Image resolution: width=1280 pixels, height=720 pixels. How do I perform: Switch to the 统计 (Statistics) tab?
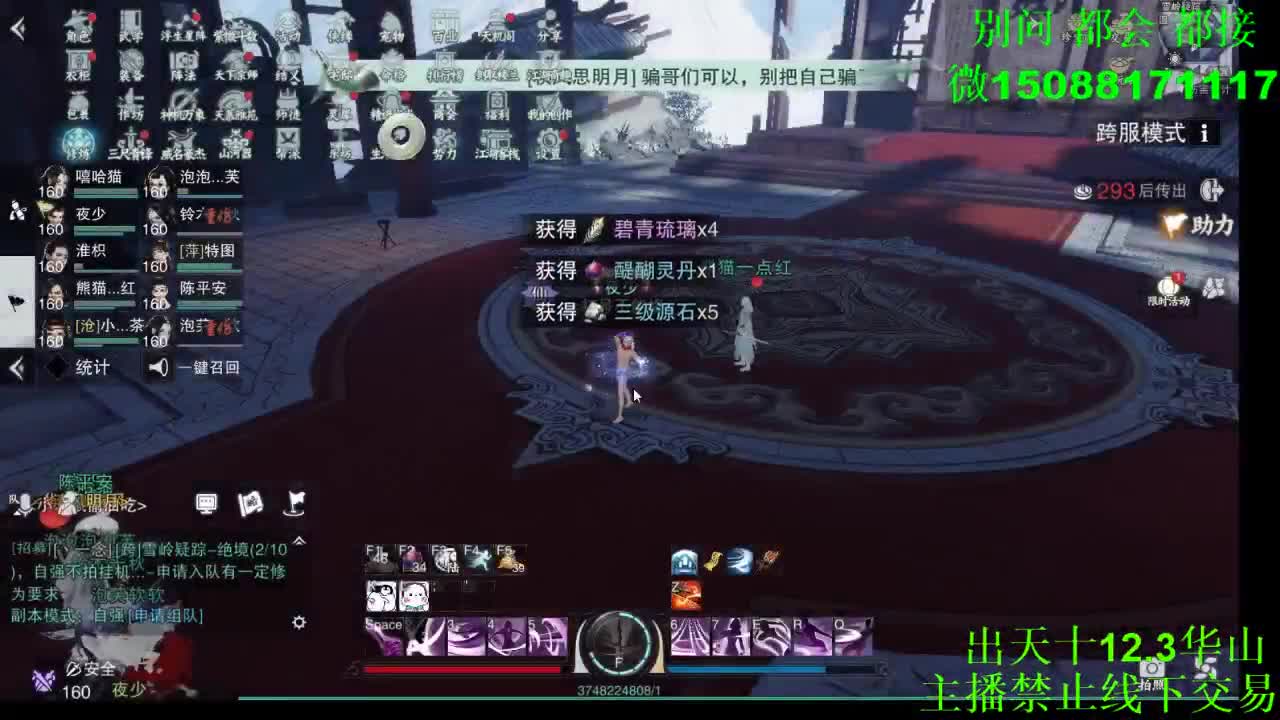click(92, 366)
